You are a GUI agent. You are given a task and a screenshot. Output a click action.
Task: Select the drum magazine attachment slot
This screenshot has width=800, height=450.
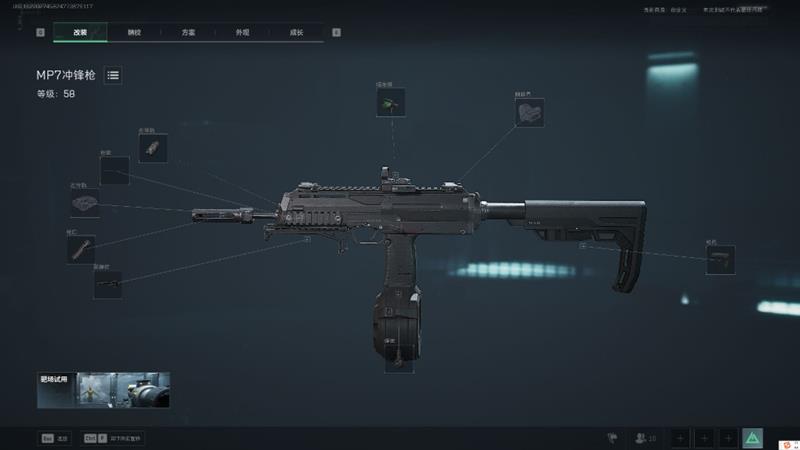coord(398,357)
